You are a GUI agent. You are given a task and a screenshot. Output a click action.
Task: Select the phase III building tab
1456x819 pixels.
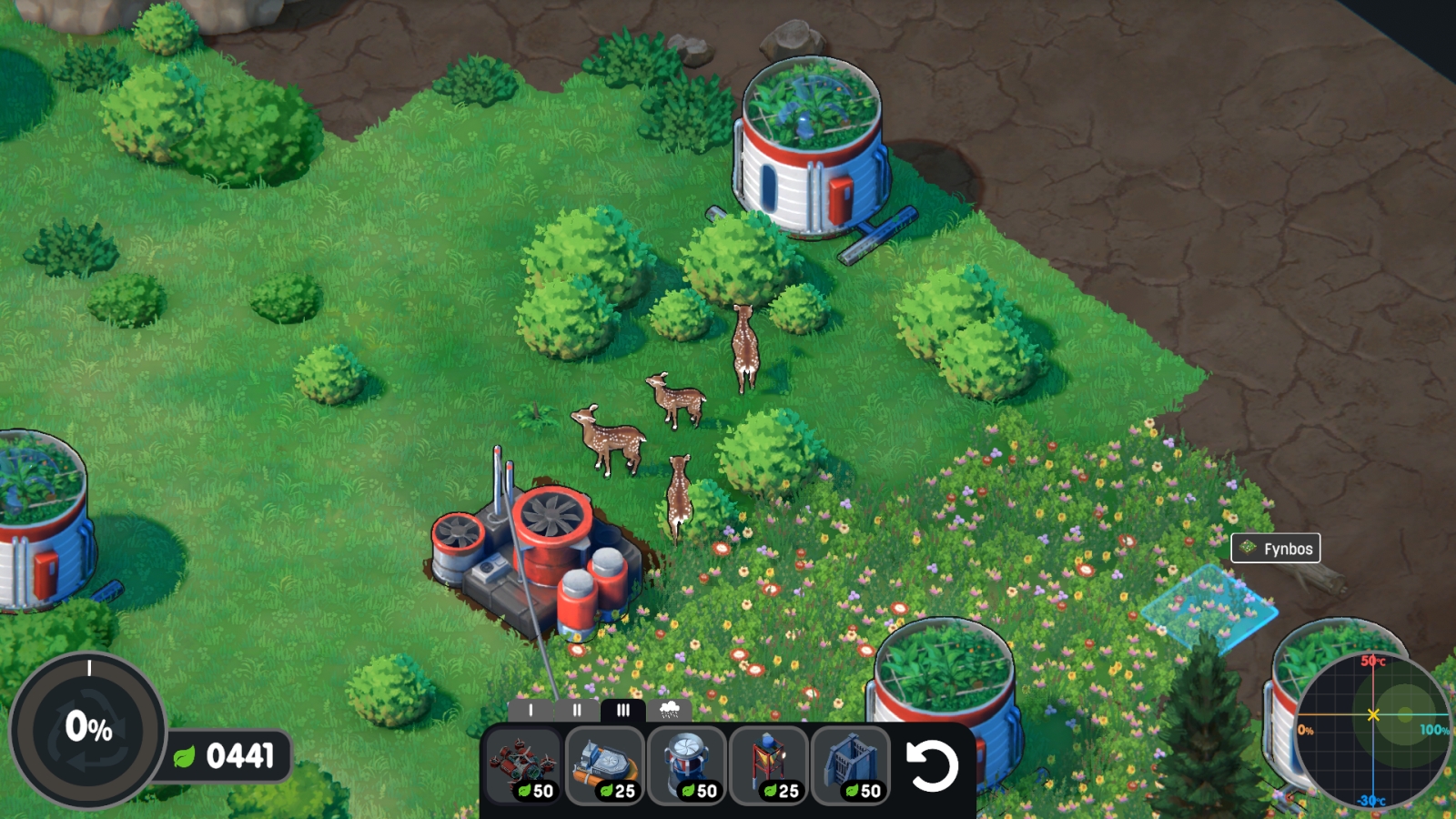point(623,710)
